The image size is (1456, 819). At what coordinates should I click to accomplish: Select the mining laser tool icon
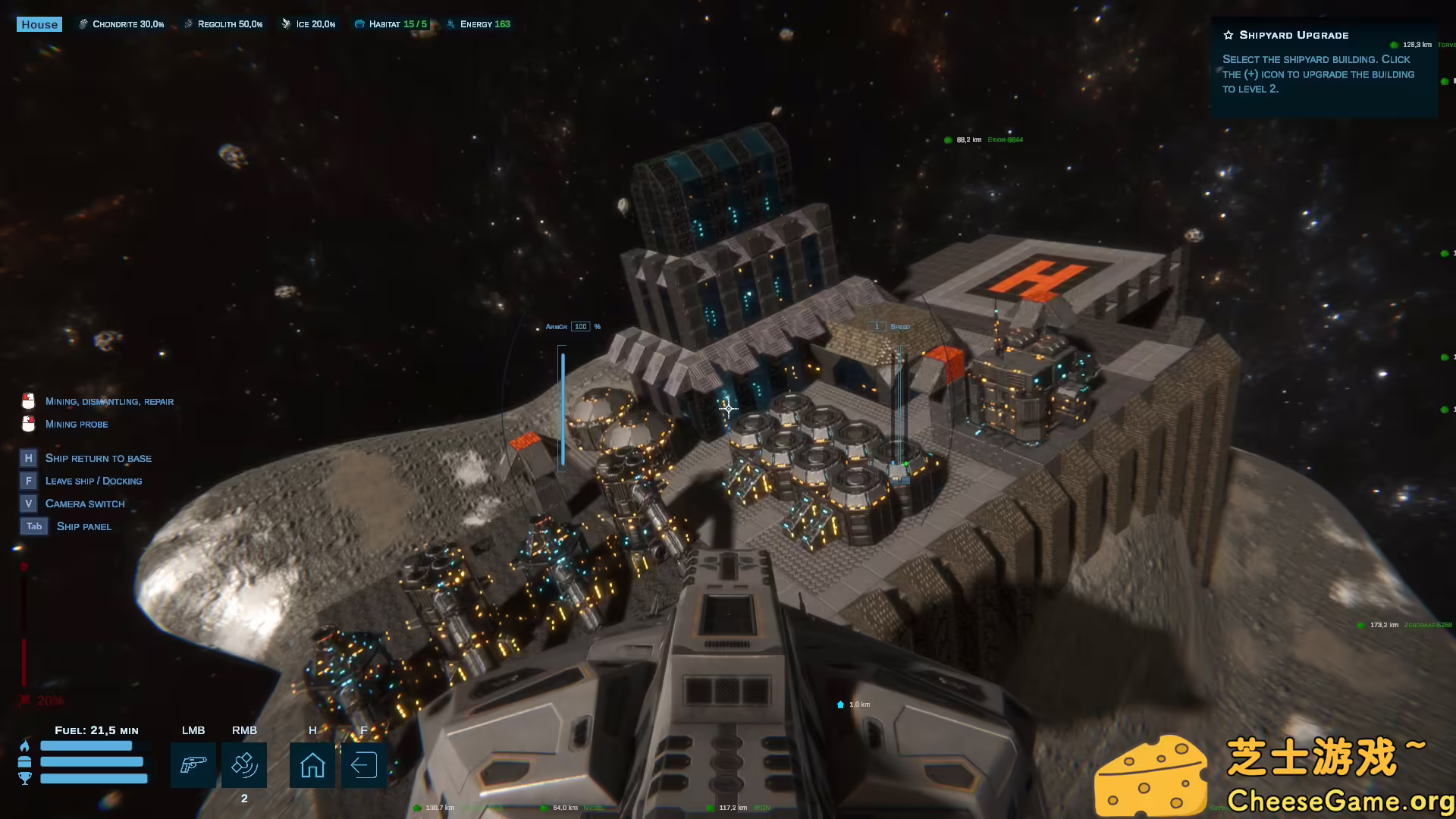pyautogui.click(x=193, y=764)
